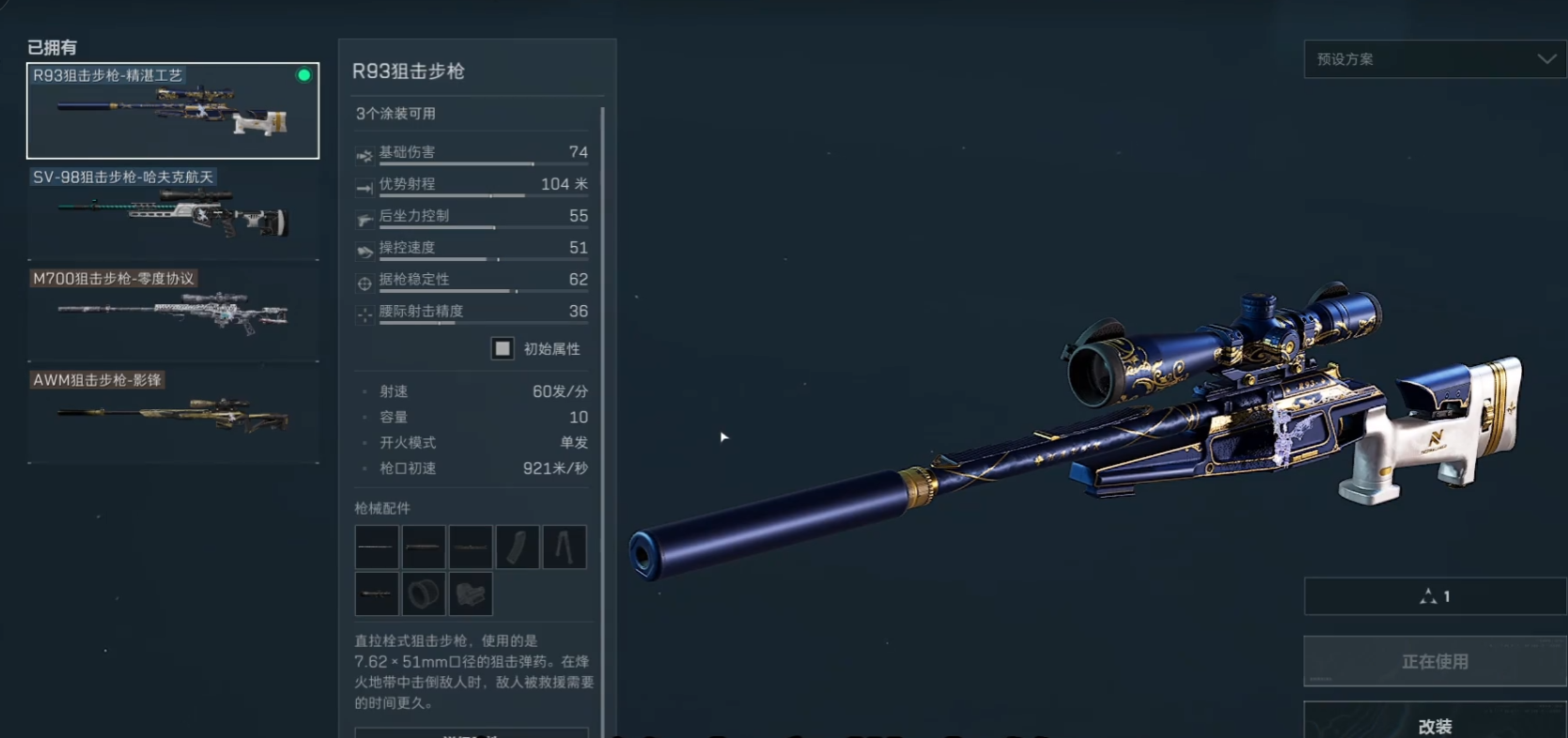Select the grip attachment slot
This screenshot has width=1568, height=738.
pos(470,593)
